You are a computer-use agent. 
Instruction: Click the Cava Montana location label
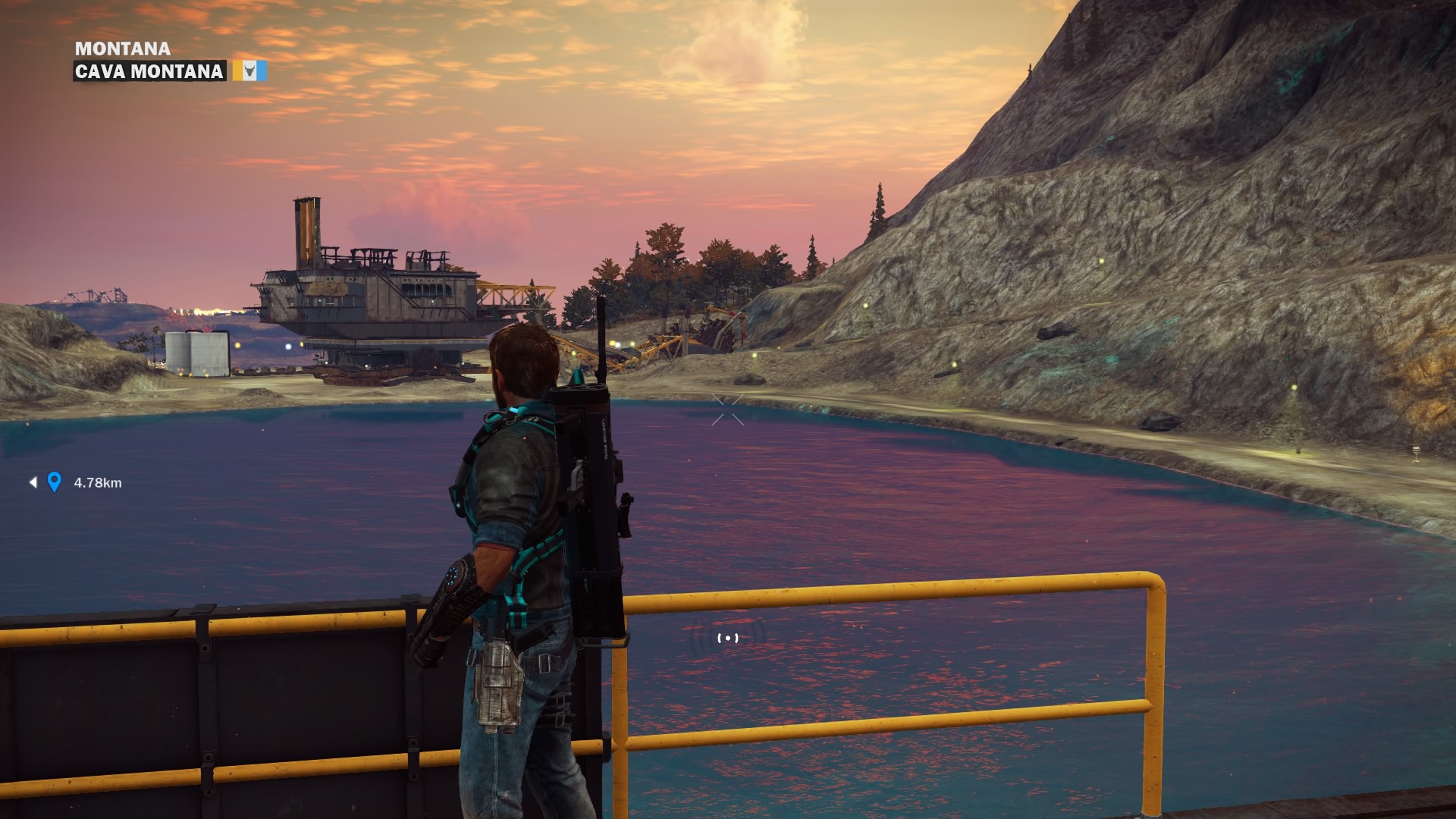click(149, 71)
